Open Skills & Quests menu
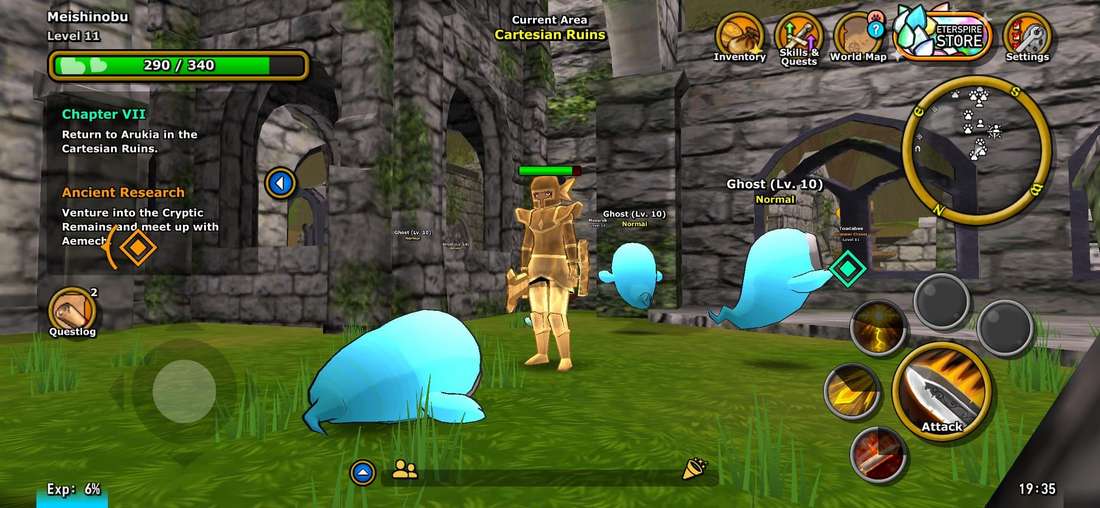The image size is (1100, 508). pos(799,37)
